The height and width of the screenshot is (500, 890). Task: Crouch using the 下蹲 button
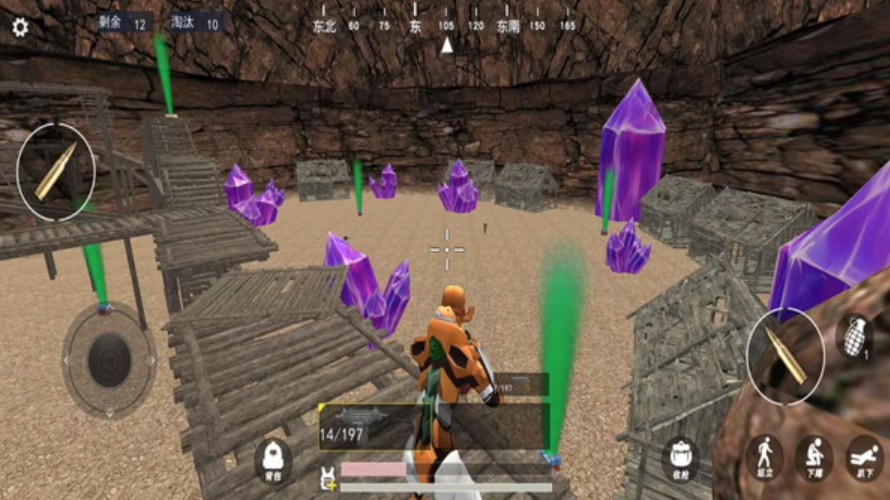(814, 457)
